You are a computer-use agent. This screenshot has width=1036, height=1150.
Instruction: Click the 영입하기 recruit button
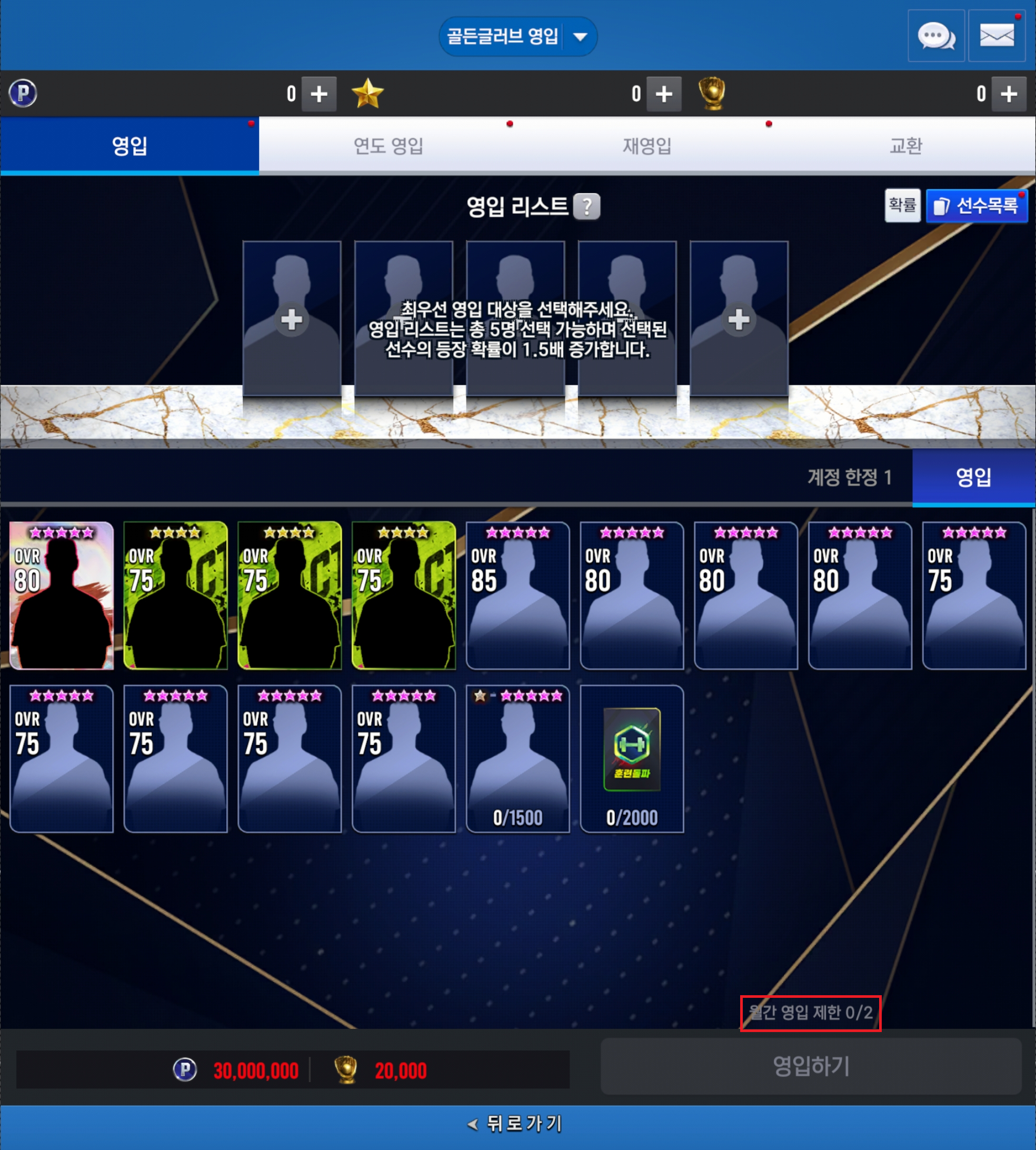point(811,1066)
